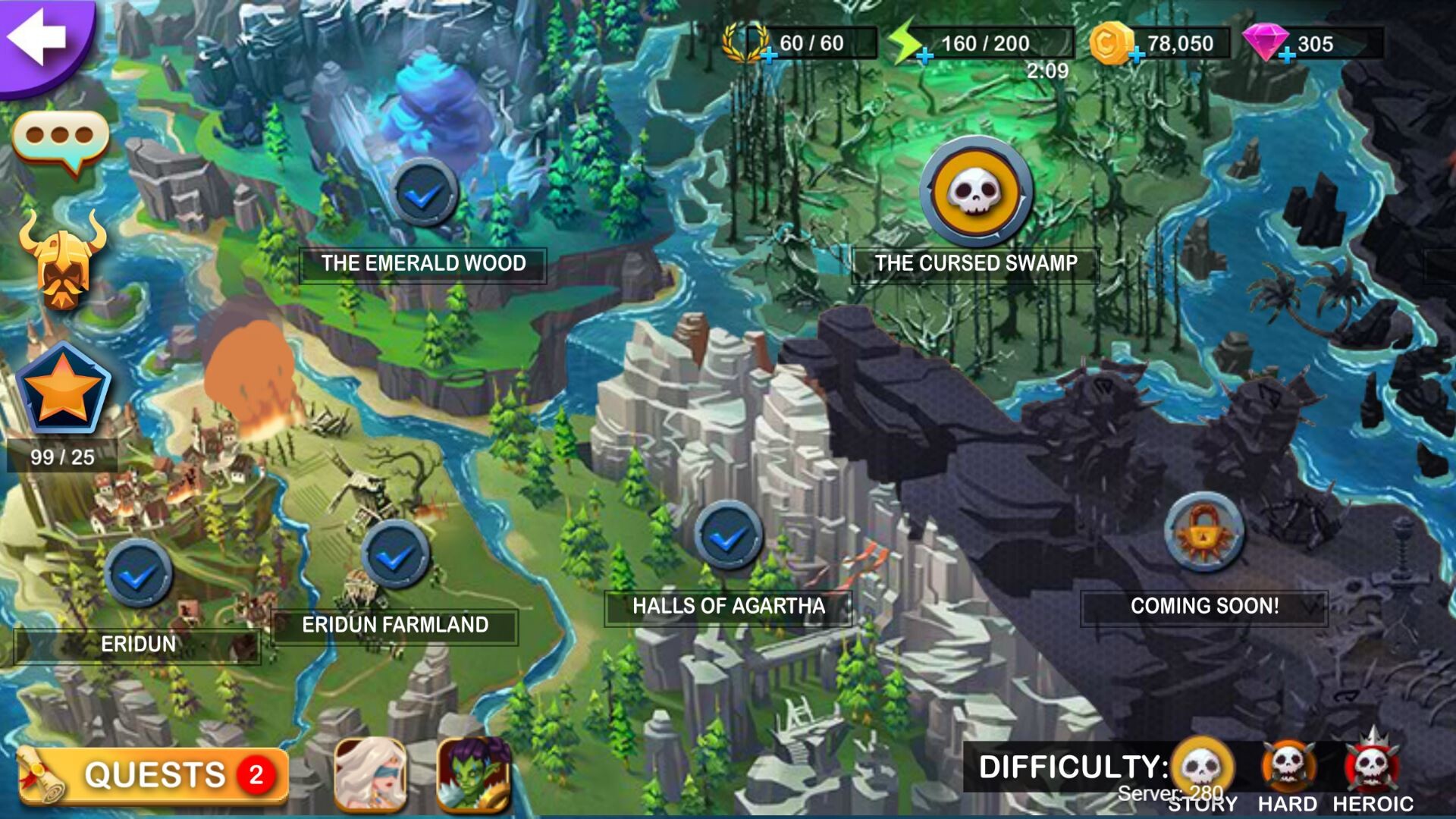Select the green goblin hero portrait
Viewport: 1456px width, 819px height.
pos(474,774)
